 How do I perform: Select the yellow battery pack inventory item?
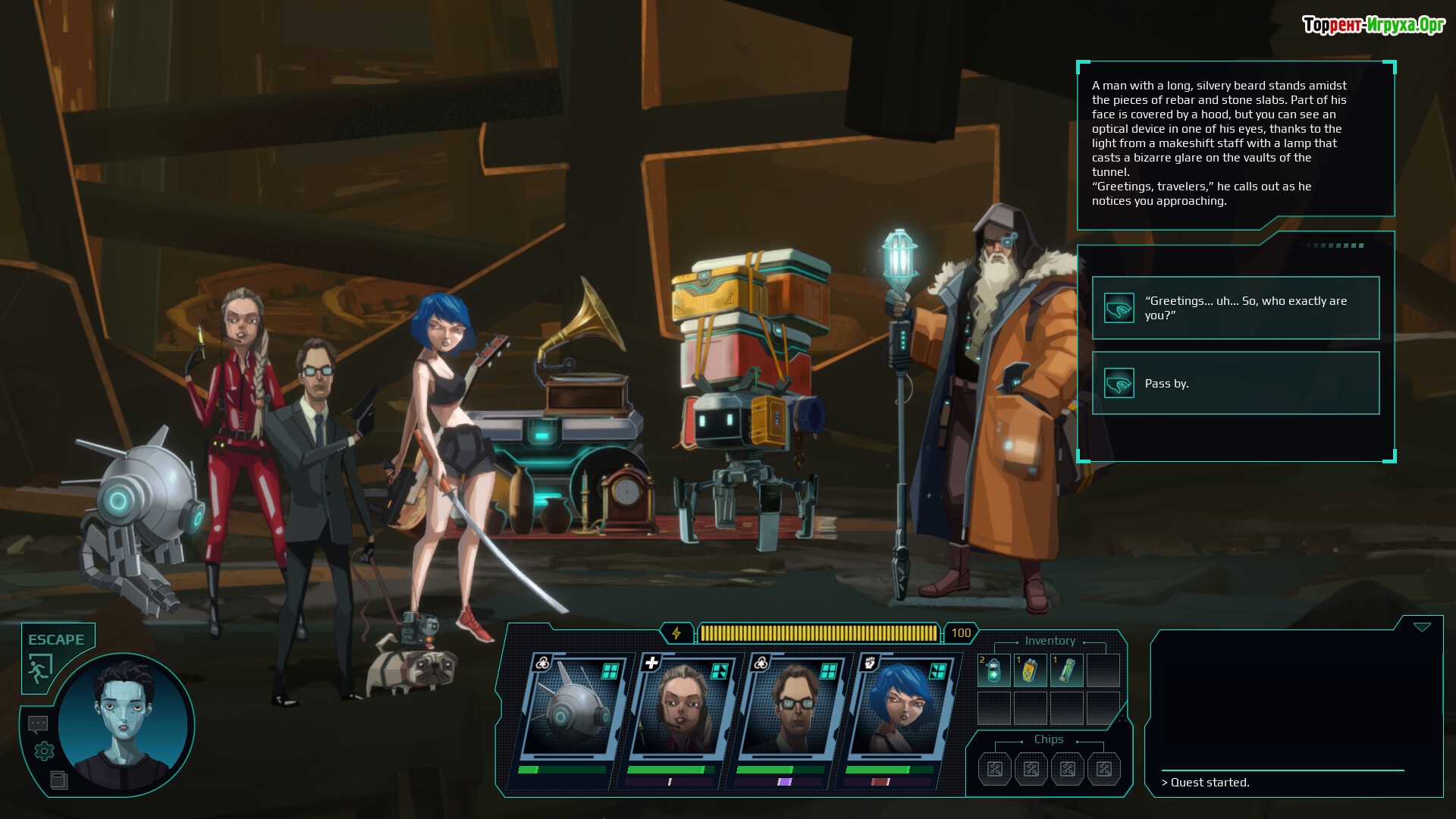(x=1030, y=670)
